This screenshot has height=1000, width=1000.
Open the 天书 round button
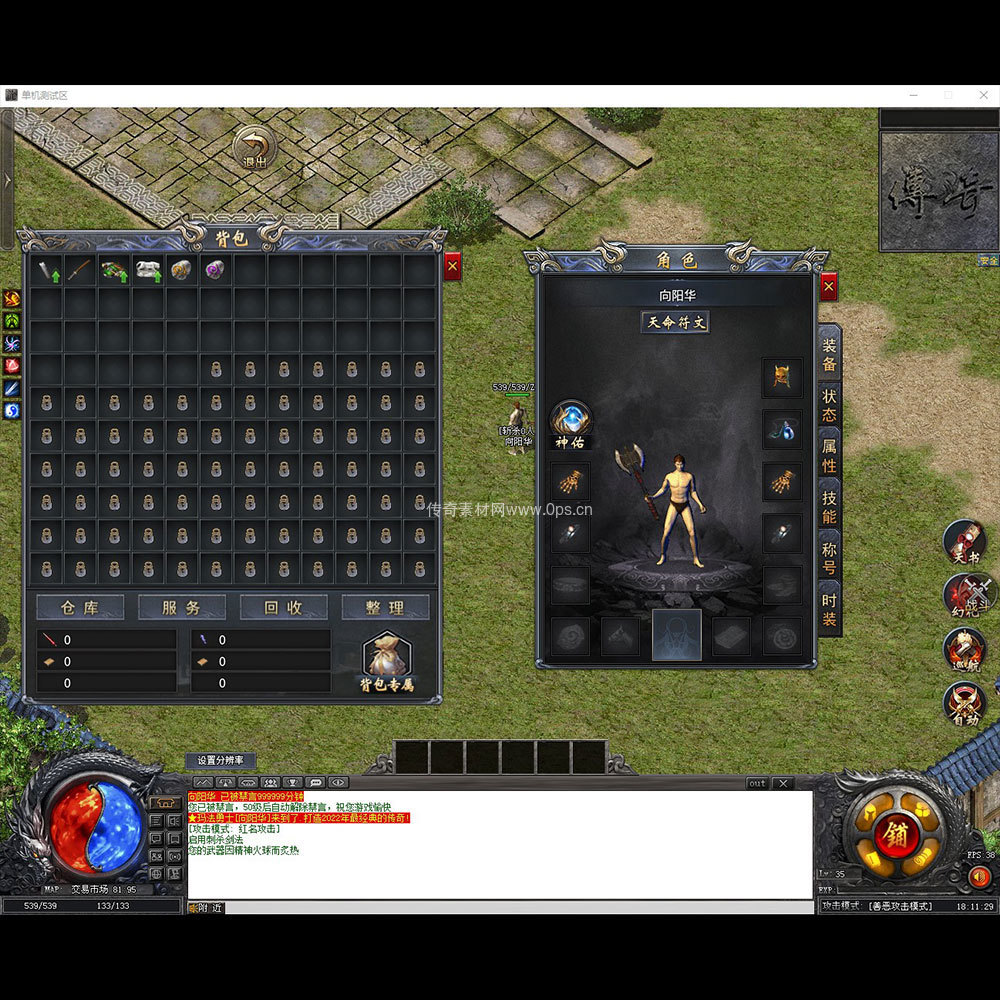[964, 542]
